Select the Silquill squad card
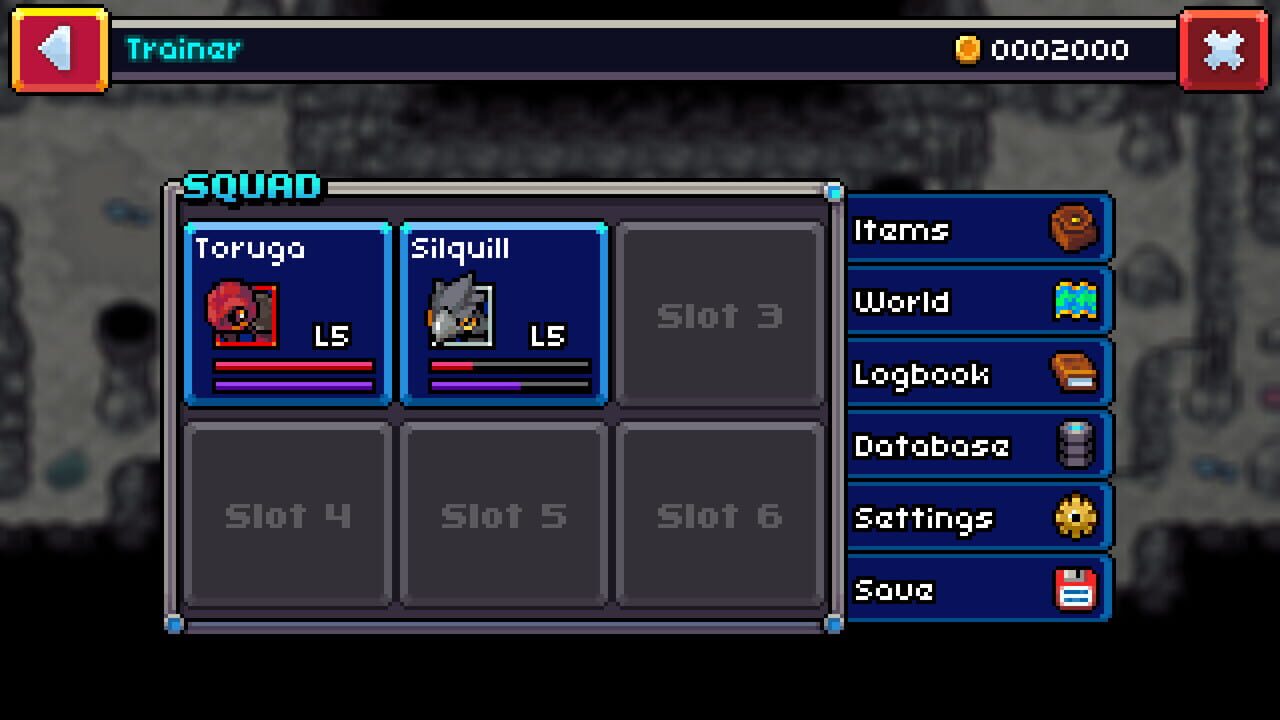The image size is (1280, 720). [503, 313]
